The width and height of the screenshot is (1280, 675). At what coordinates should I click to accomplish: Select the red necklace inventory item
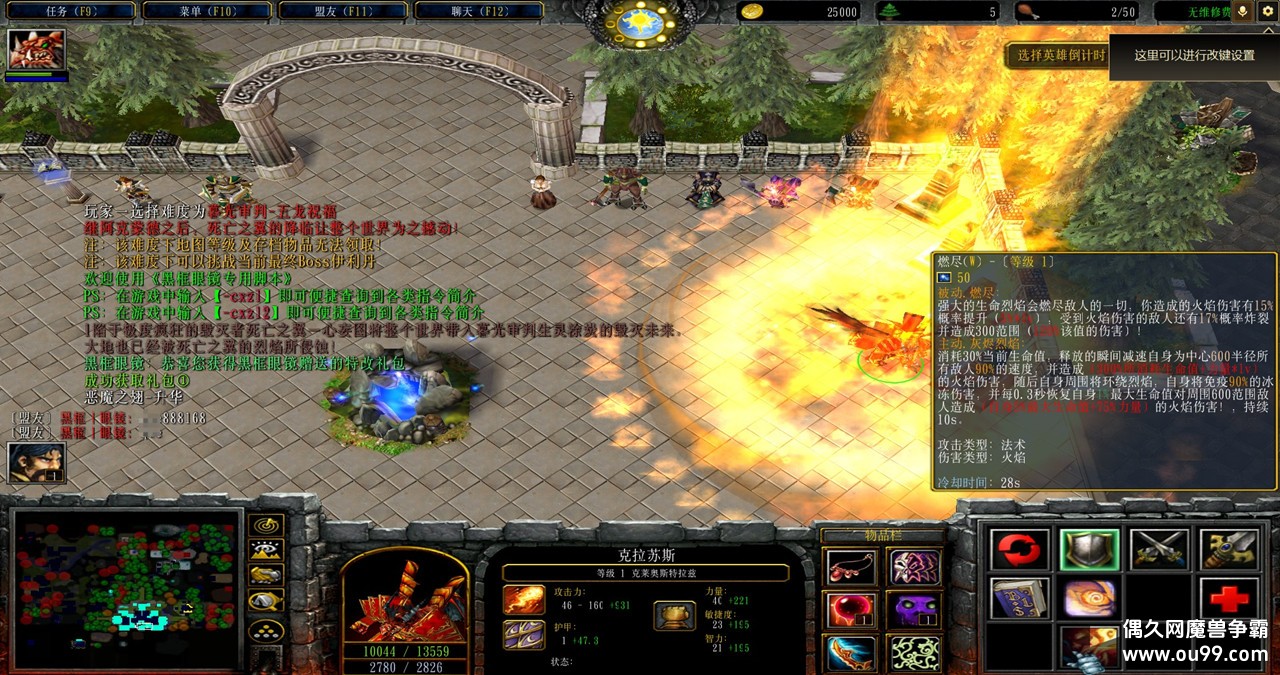click(851, 567)
